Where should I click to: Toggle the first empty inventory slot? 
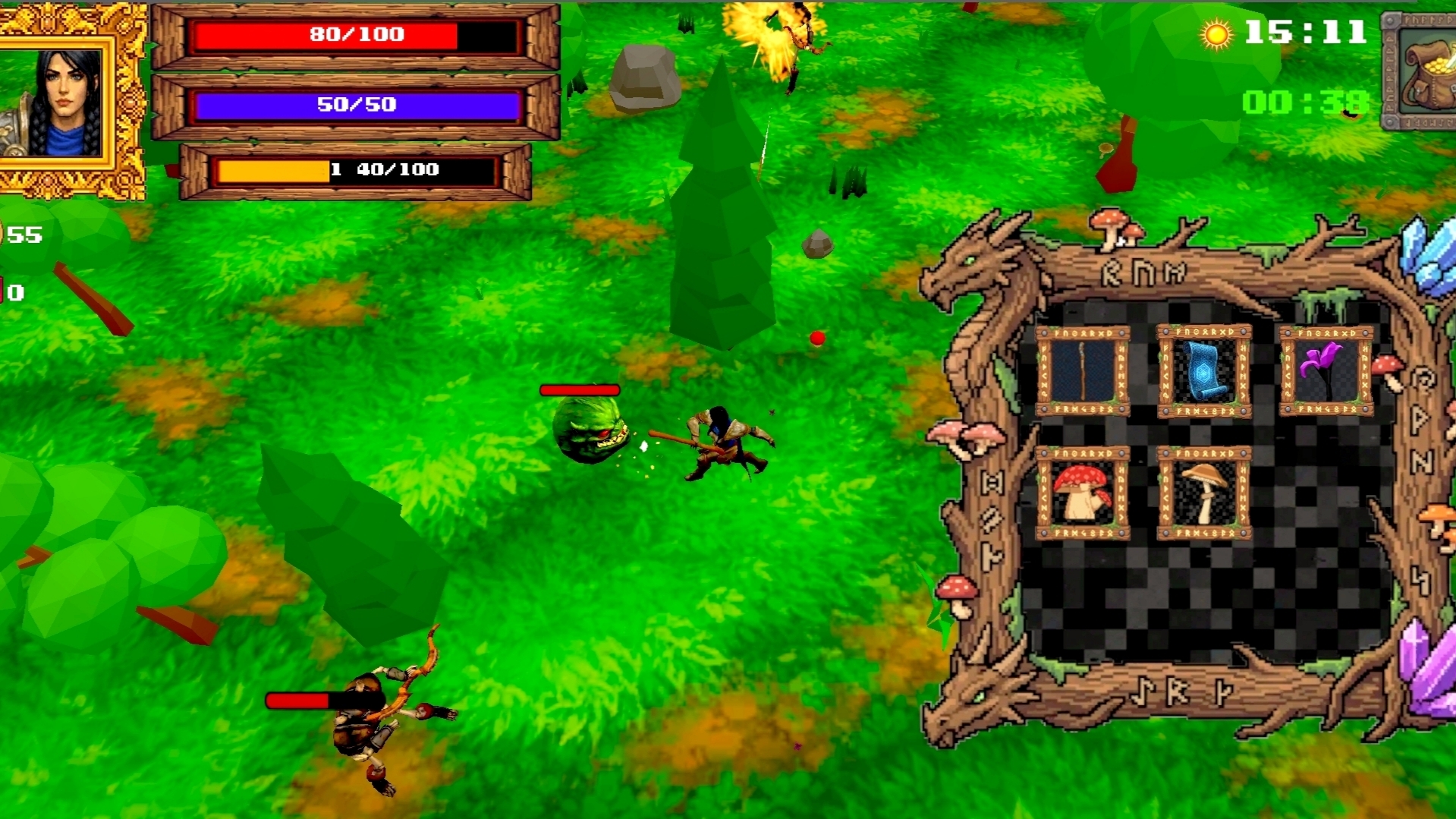pyautogui.click(x=1328, y=493)
